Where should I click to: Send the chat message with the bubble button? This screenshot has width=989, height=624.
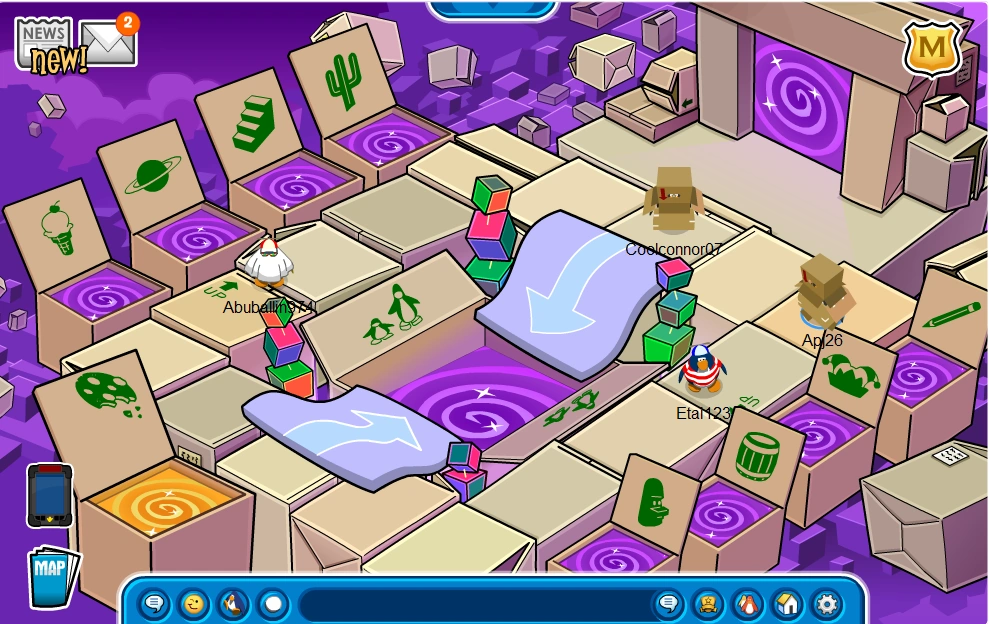[x=668, y=604]
